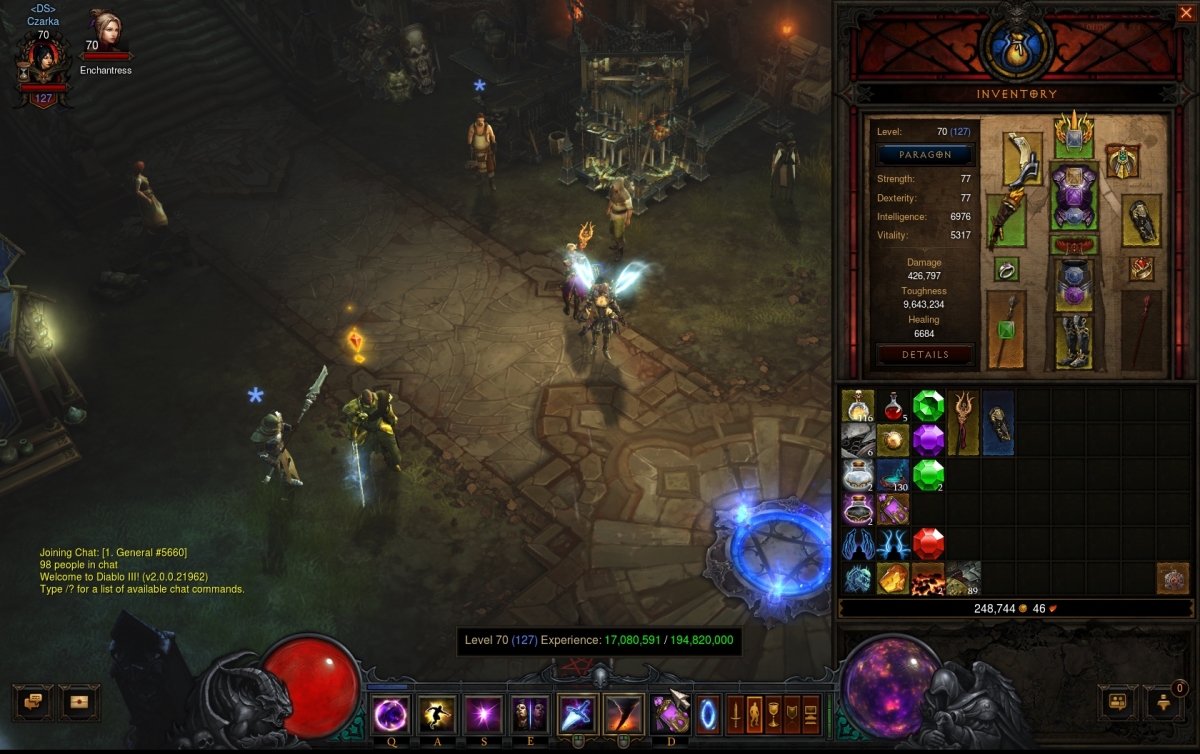Select the red ruby gem in bag
The width and height of the screenshot is (1200, 754).
pos(928,543)
